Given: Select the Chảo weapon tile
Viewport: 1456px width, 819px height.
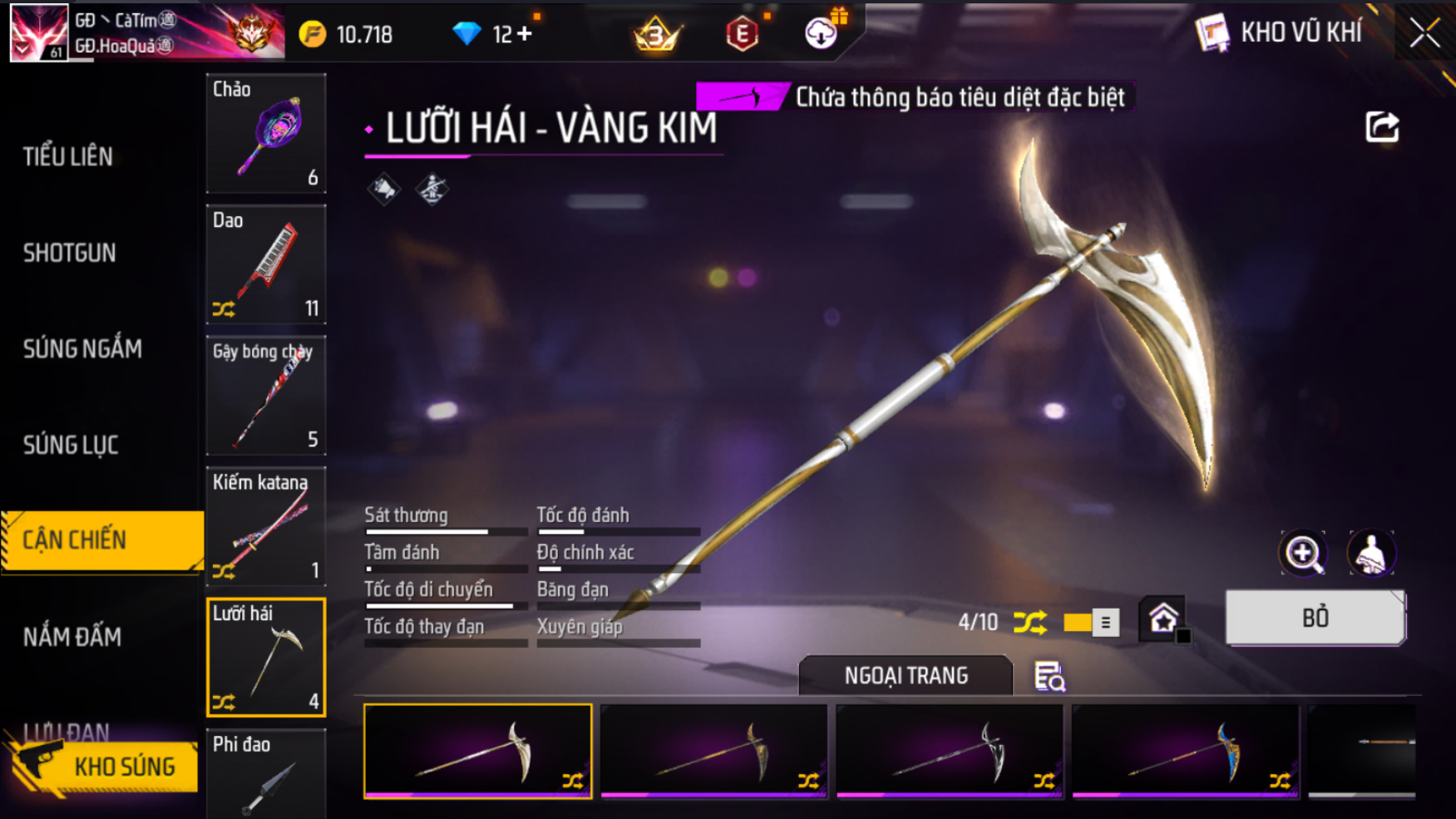Looking at the screenshot, I should [266, 133].
